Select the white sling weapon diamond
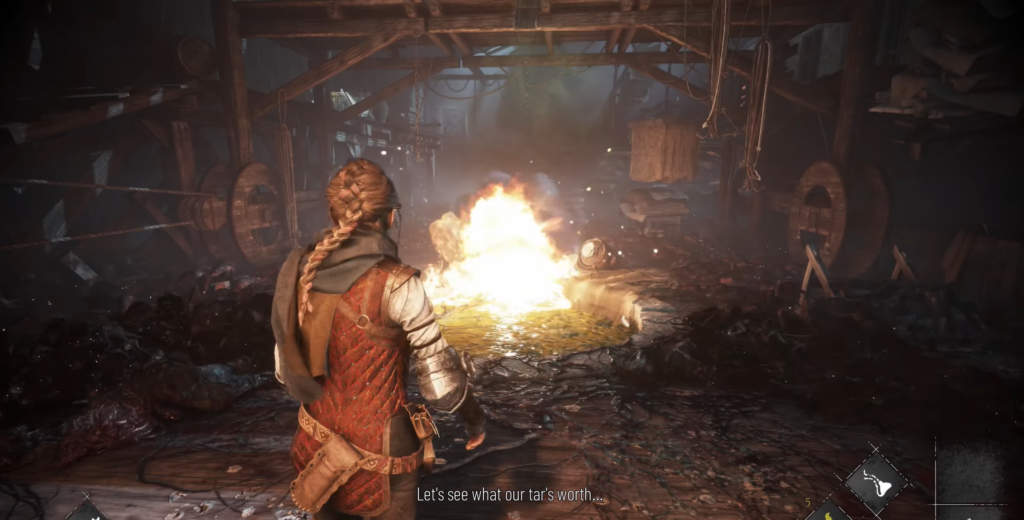The width and height of the screenshot is (1024, 520). click(876, 482)
